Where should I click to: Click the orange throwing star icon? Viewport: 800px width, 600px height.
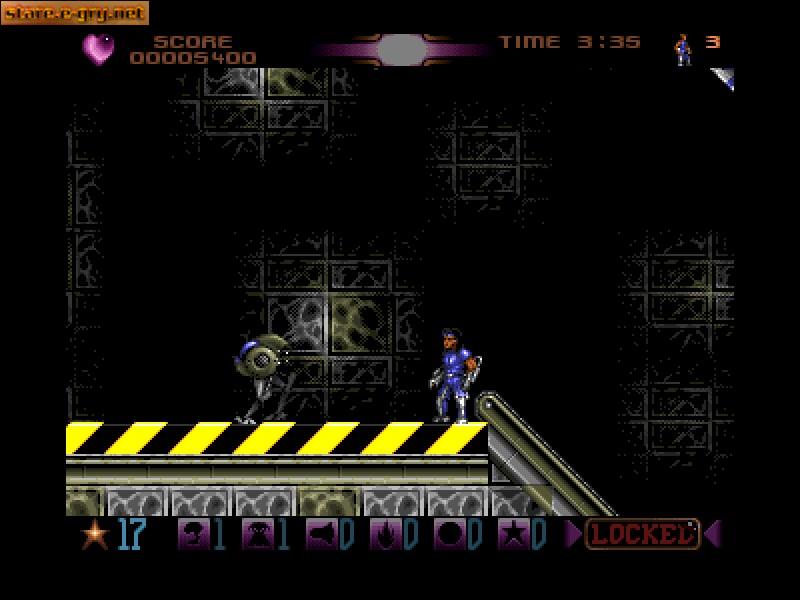pyautogui.click(x=96, y=534)
